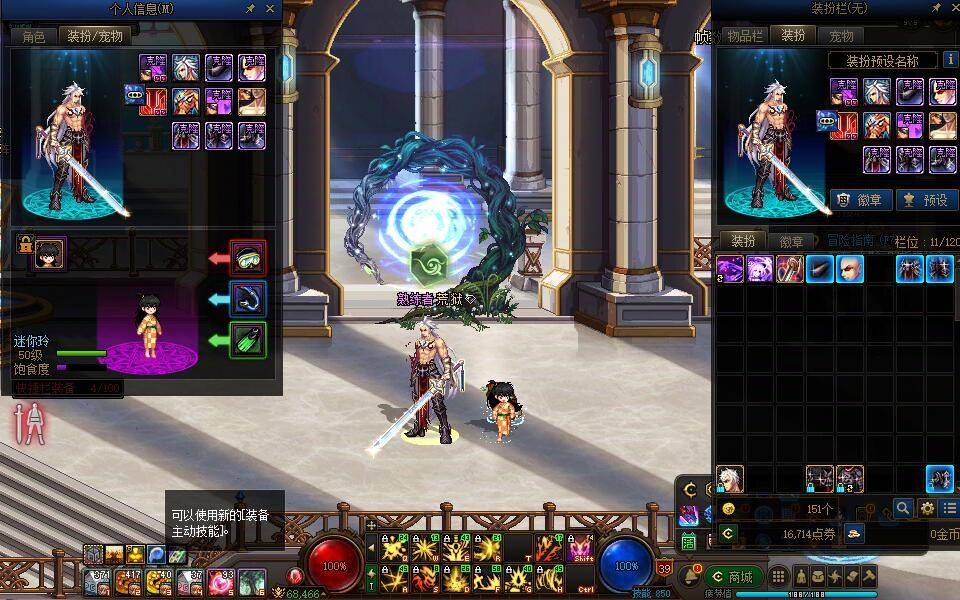
Task: Search inventory with the magnifier button
Action: pos(903,509)
